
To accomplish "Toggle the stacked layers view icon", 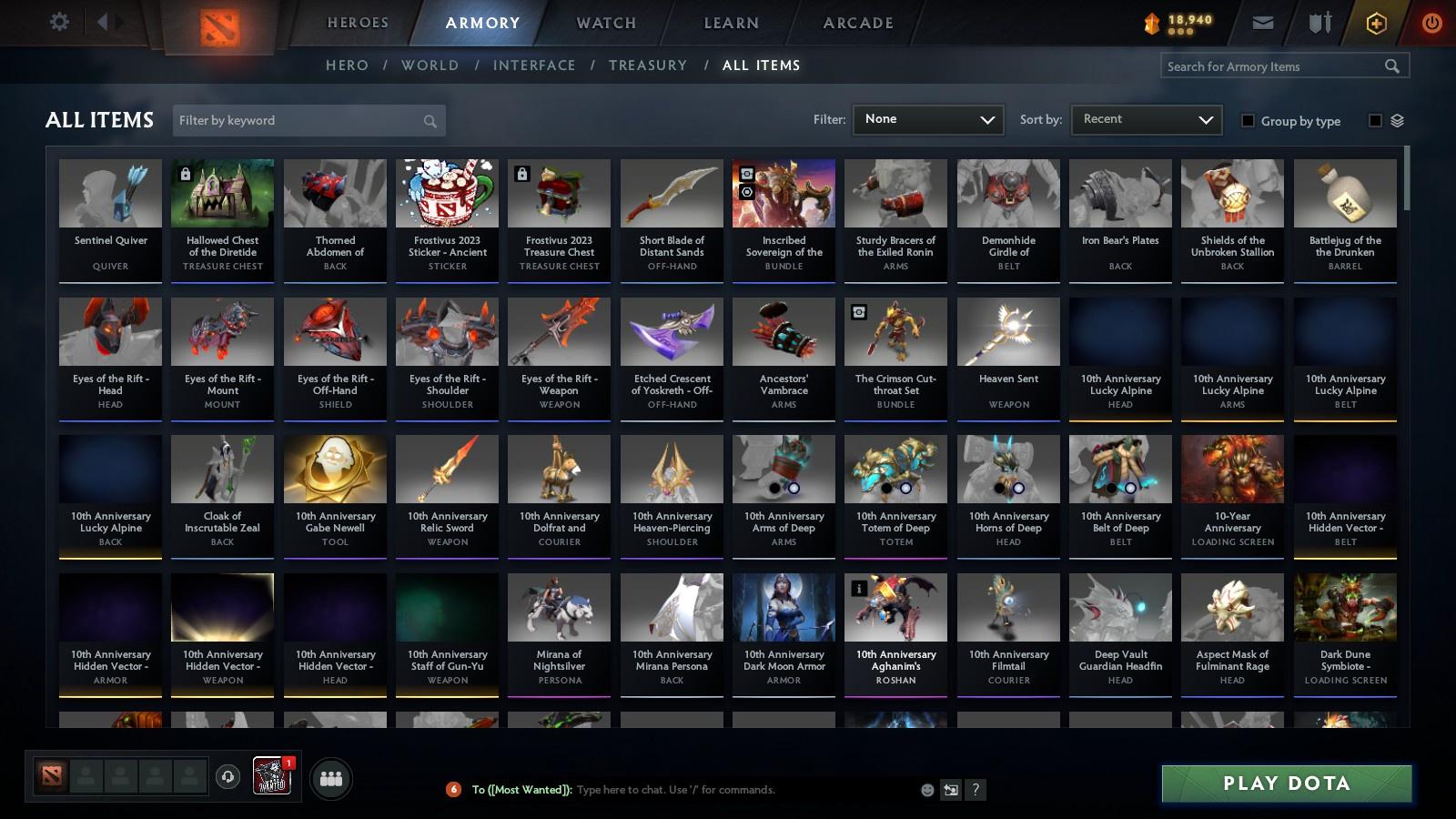I will click(1399, 120).
